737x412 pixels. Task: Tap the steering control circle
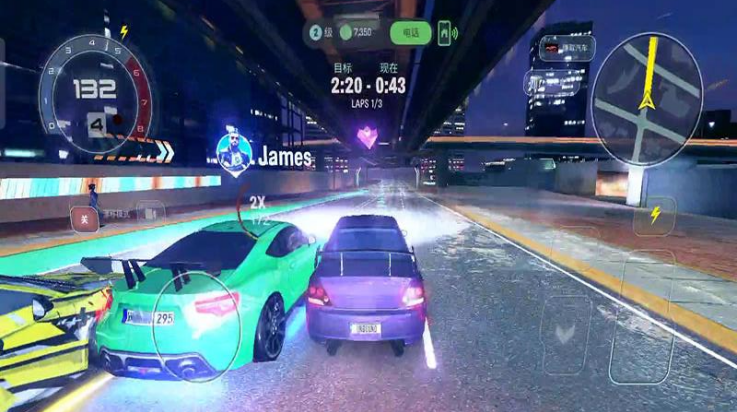point(195,325)
